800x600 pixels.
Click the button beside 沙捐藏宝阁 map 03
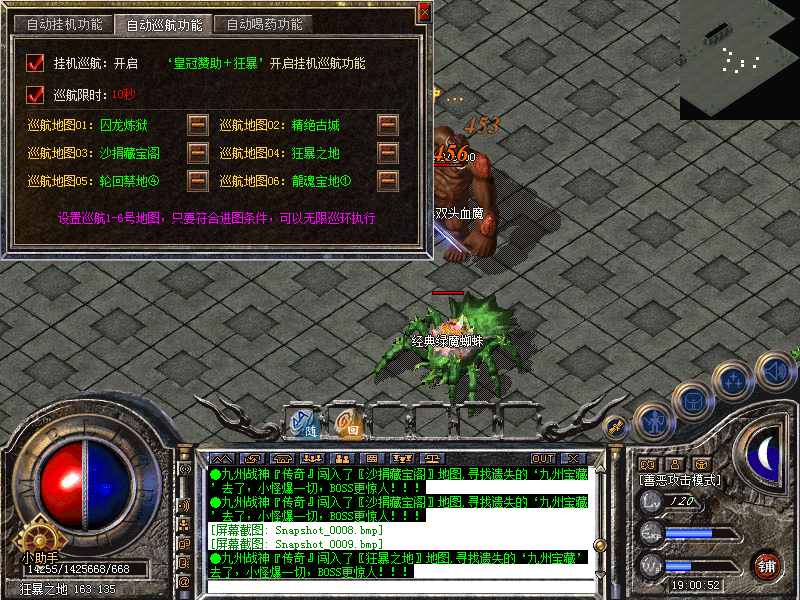(x=198, y=153)
